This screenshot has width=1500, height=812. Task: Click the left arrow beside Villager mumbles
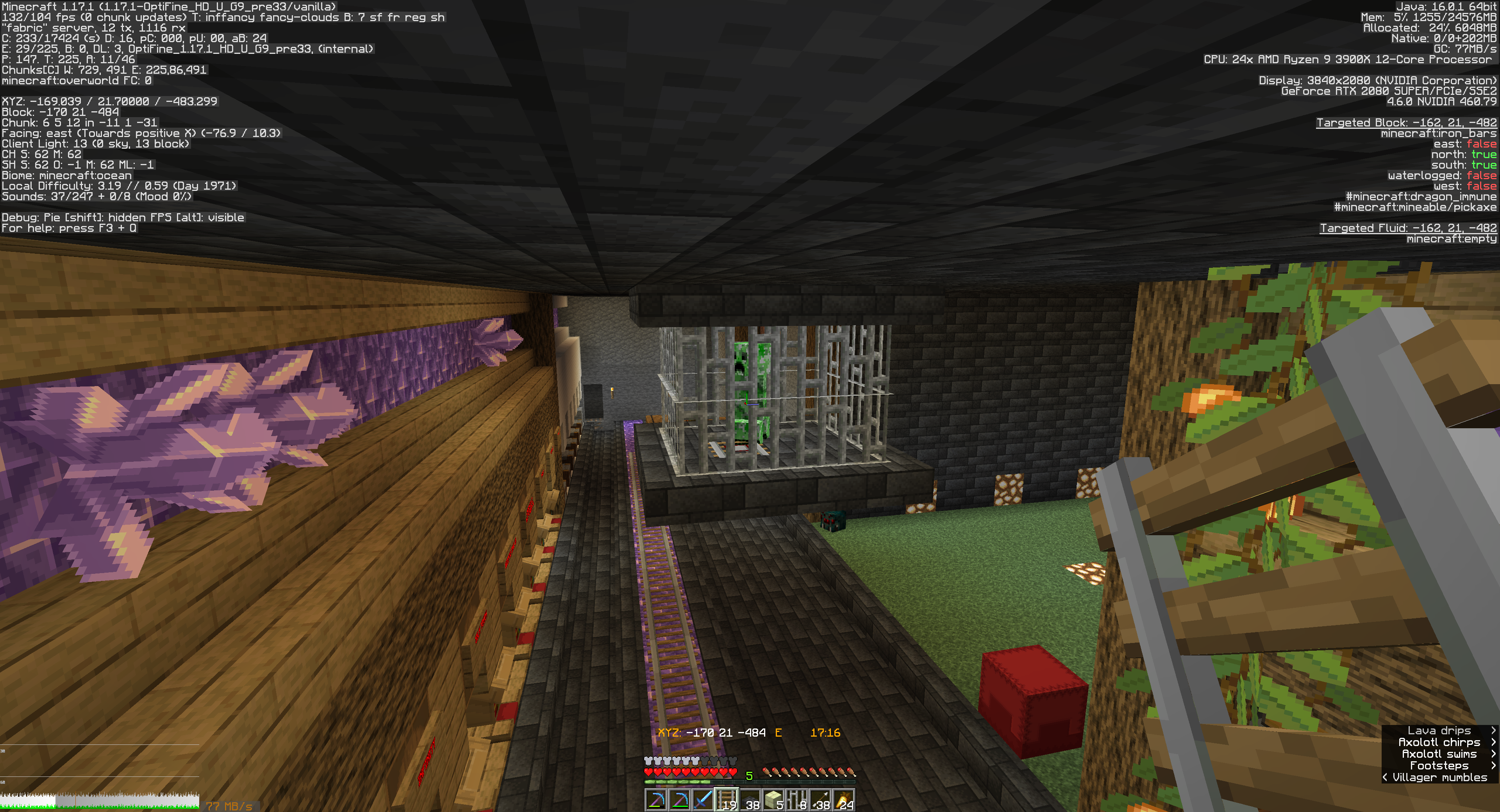coord(1386,778)
